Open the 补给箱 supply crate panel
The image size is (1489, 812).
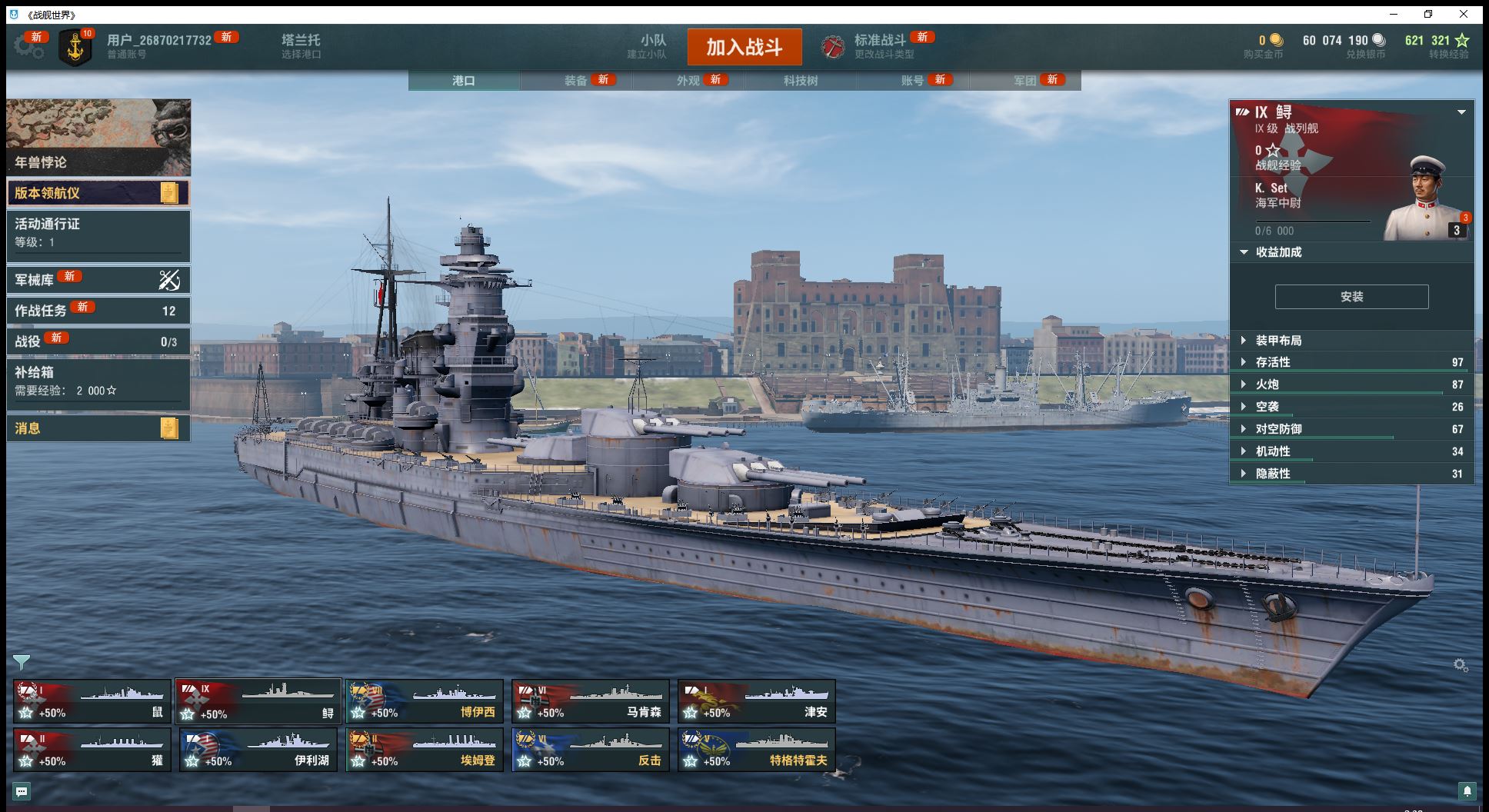(98, 381)
